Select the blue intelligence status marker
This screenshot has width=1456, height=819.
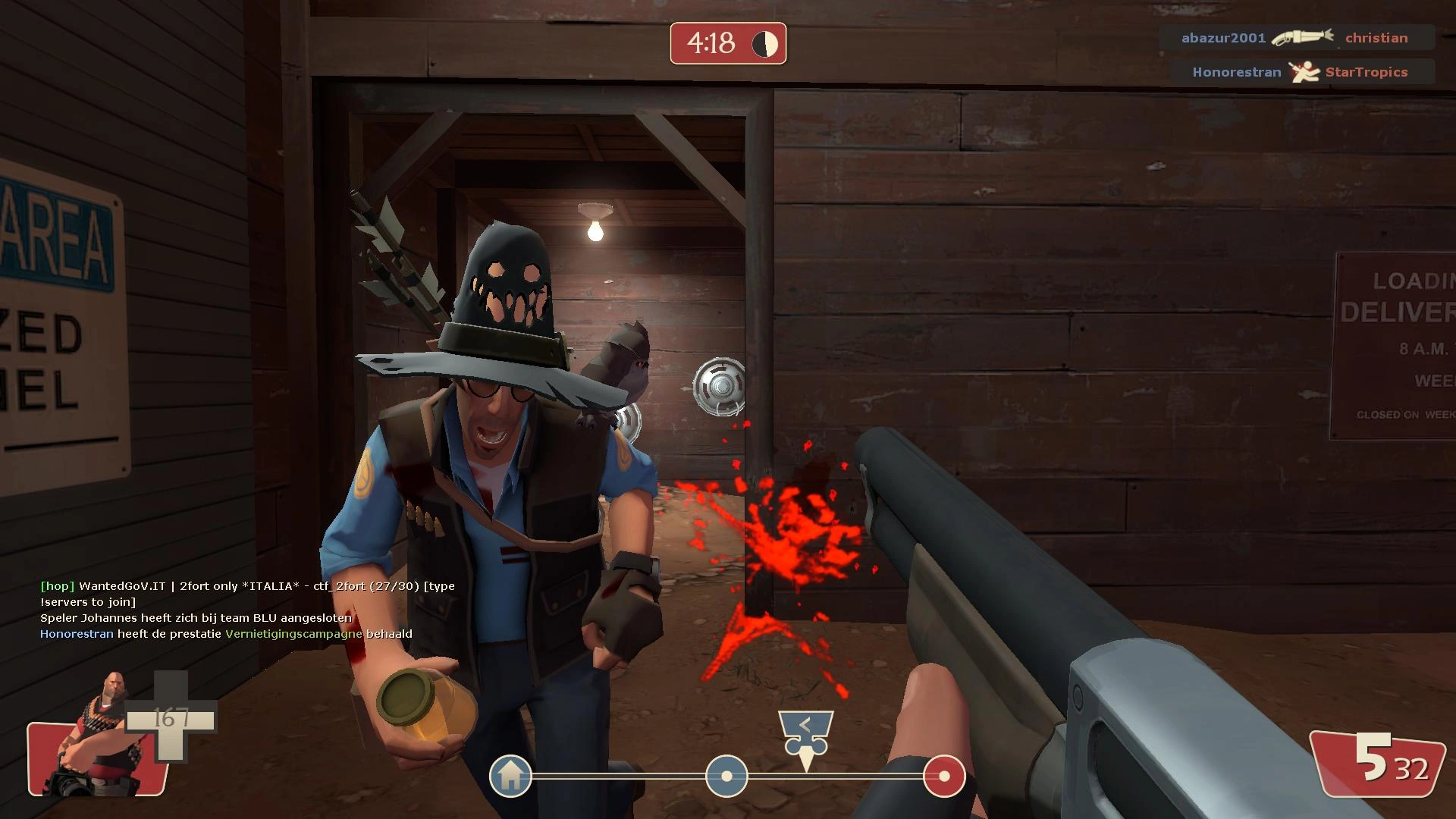point(726,776)
